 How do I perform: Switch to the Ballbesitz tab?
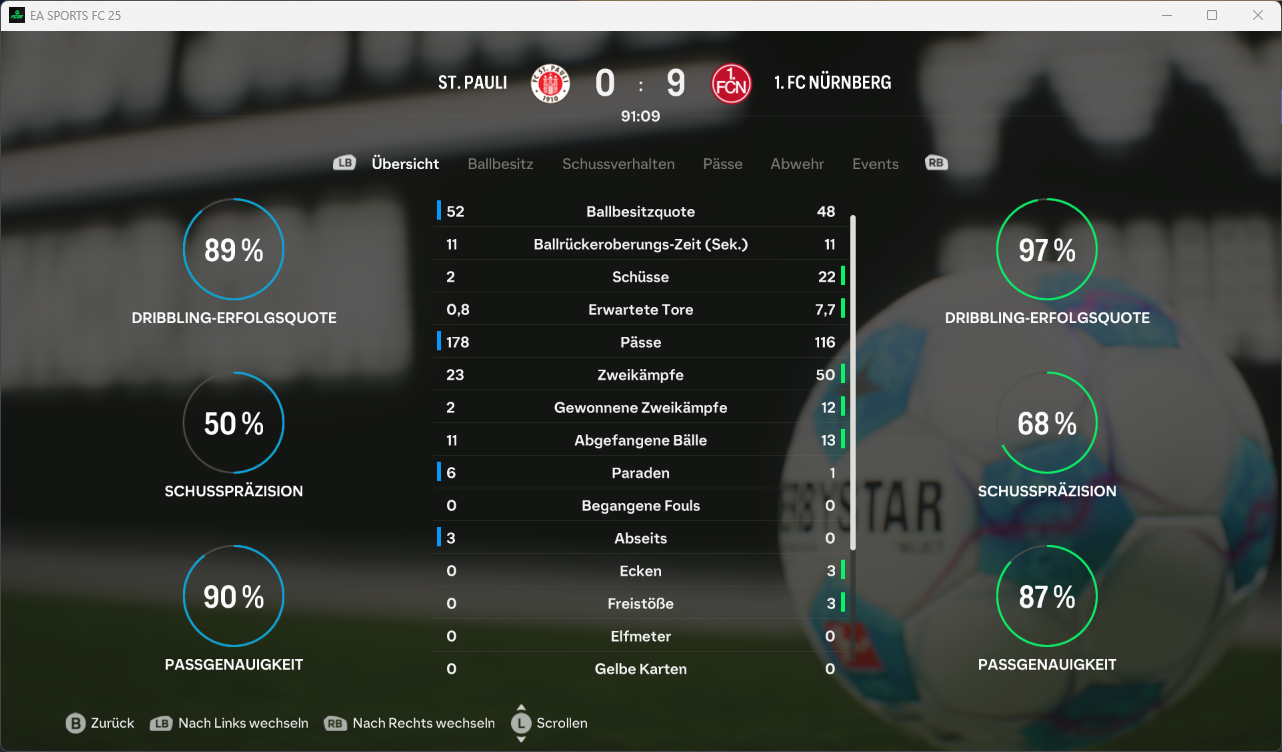[x=500, y=164]
